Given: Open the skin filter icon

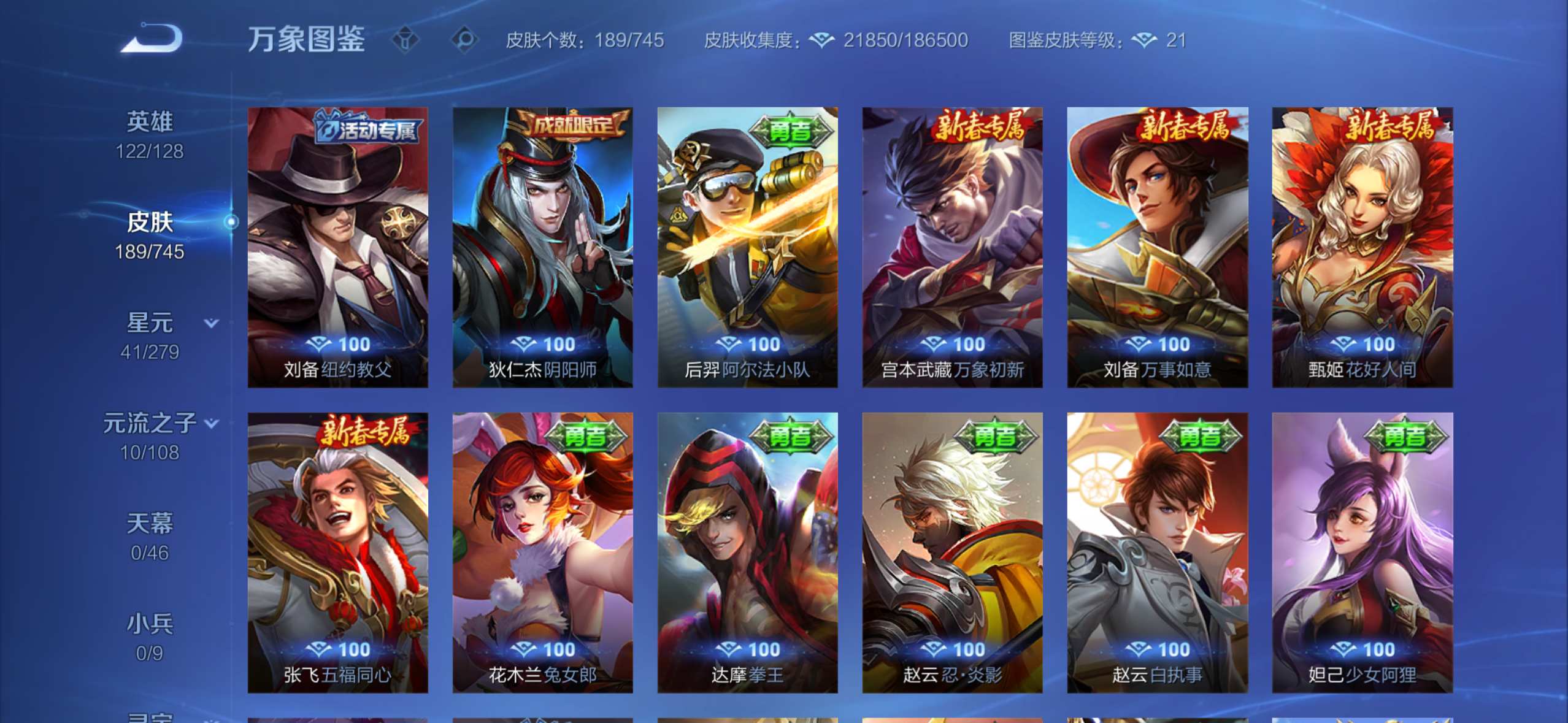Looking at the screenshot, I should tap(405, 40).
